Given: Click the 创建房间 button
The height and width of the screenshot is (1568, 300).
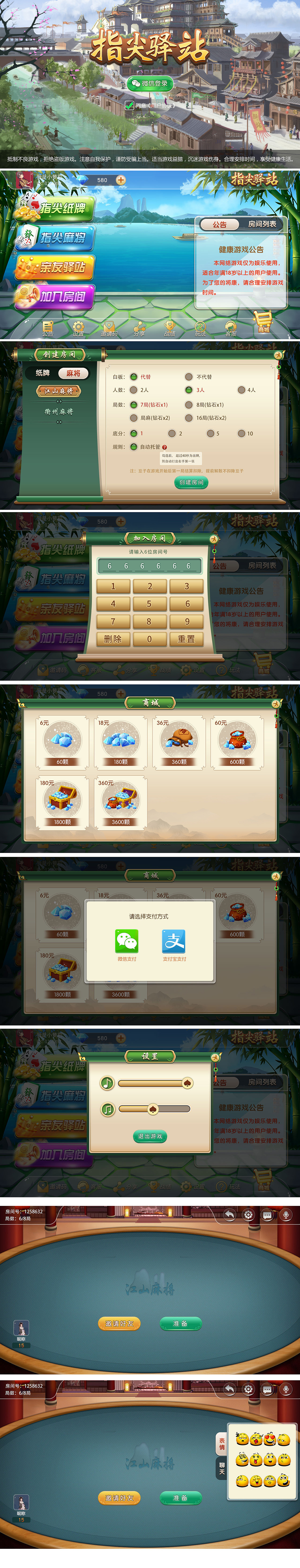Looking at the screenshot, I should [x=192, y=483].
